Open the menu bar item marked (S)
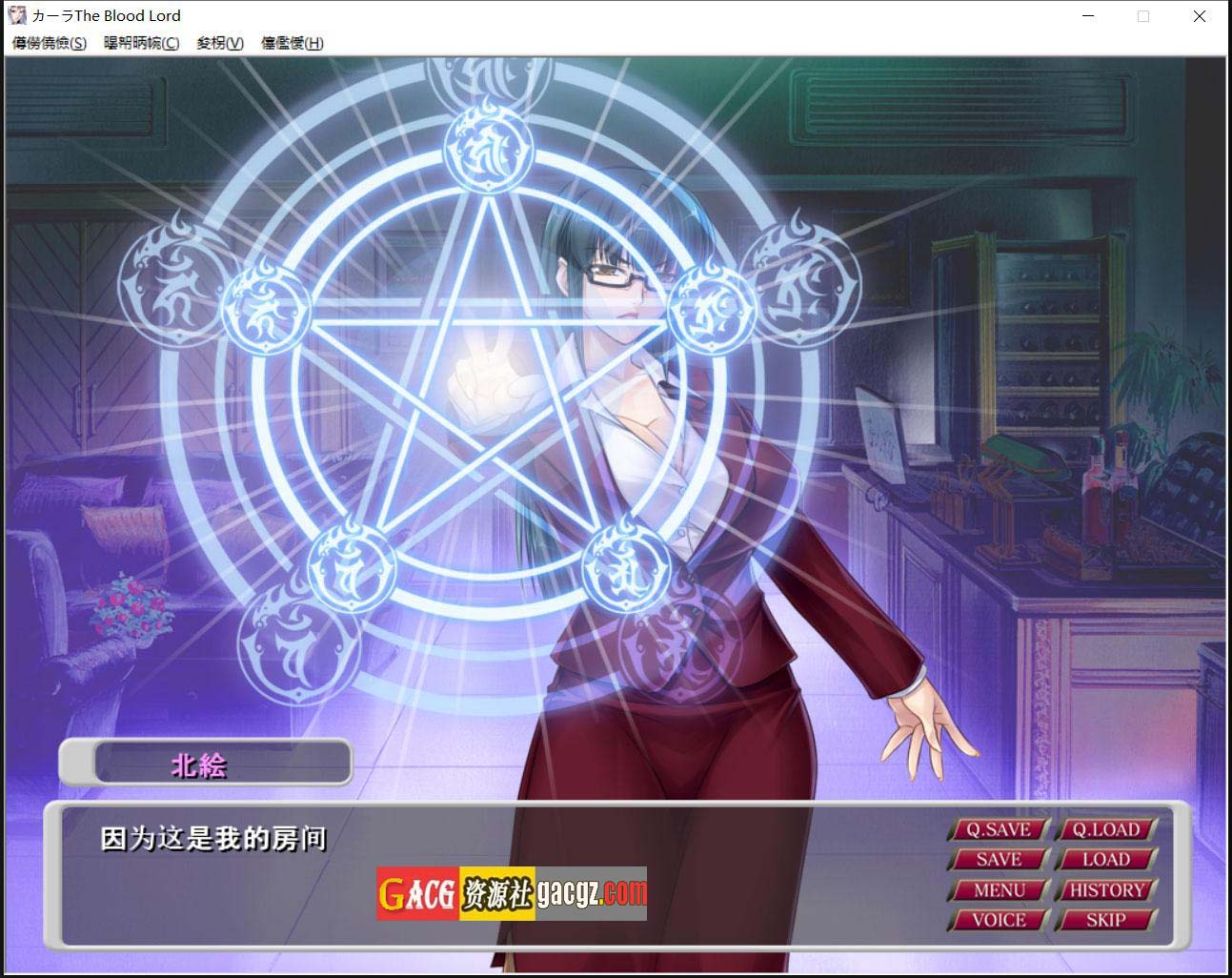Screen dimensions: 1232x978 [50, 43]
